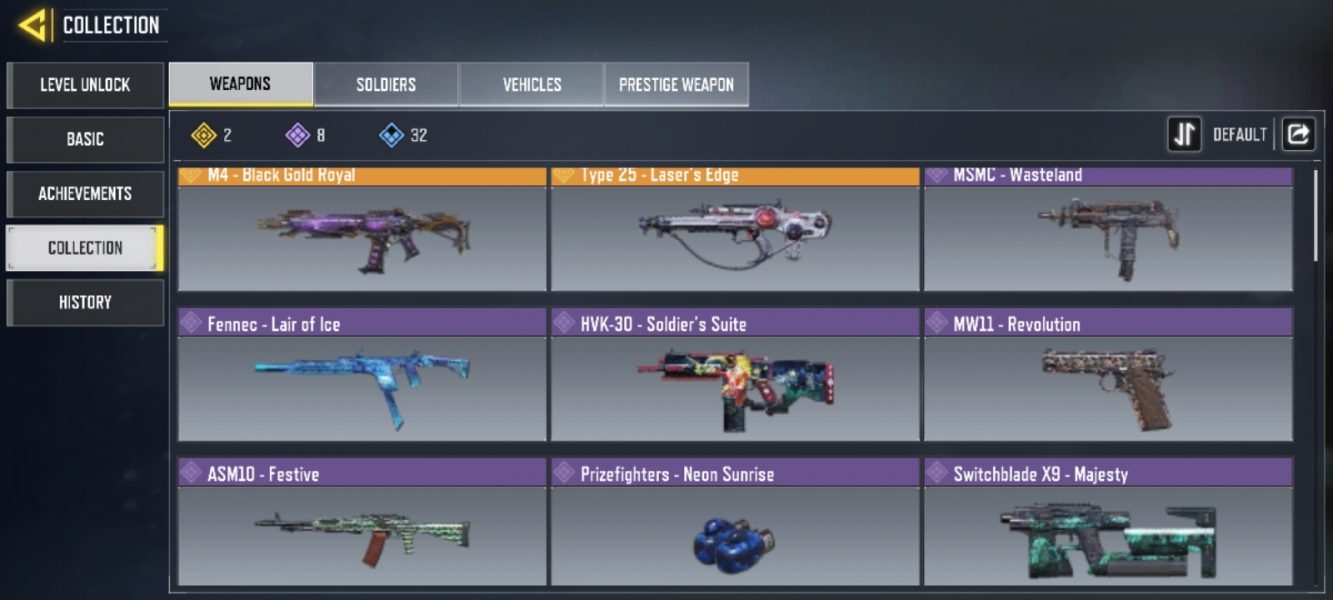Screen dimensions: 1333x600
Task: Switch to the Vehicles tab
Action: [x=531, y=84]
